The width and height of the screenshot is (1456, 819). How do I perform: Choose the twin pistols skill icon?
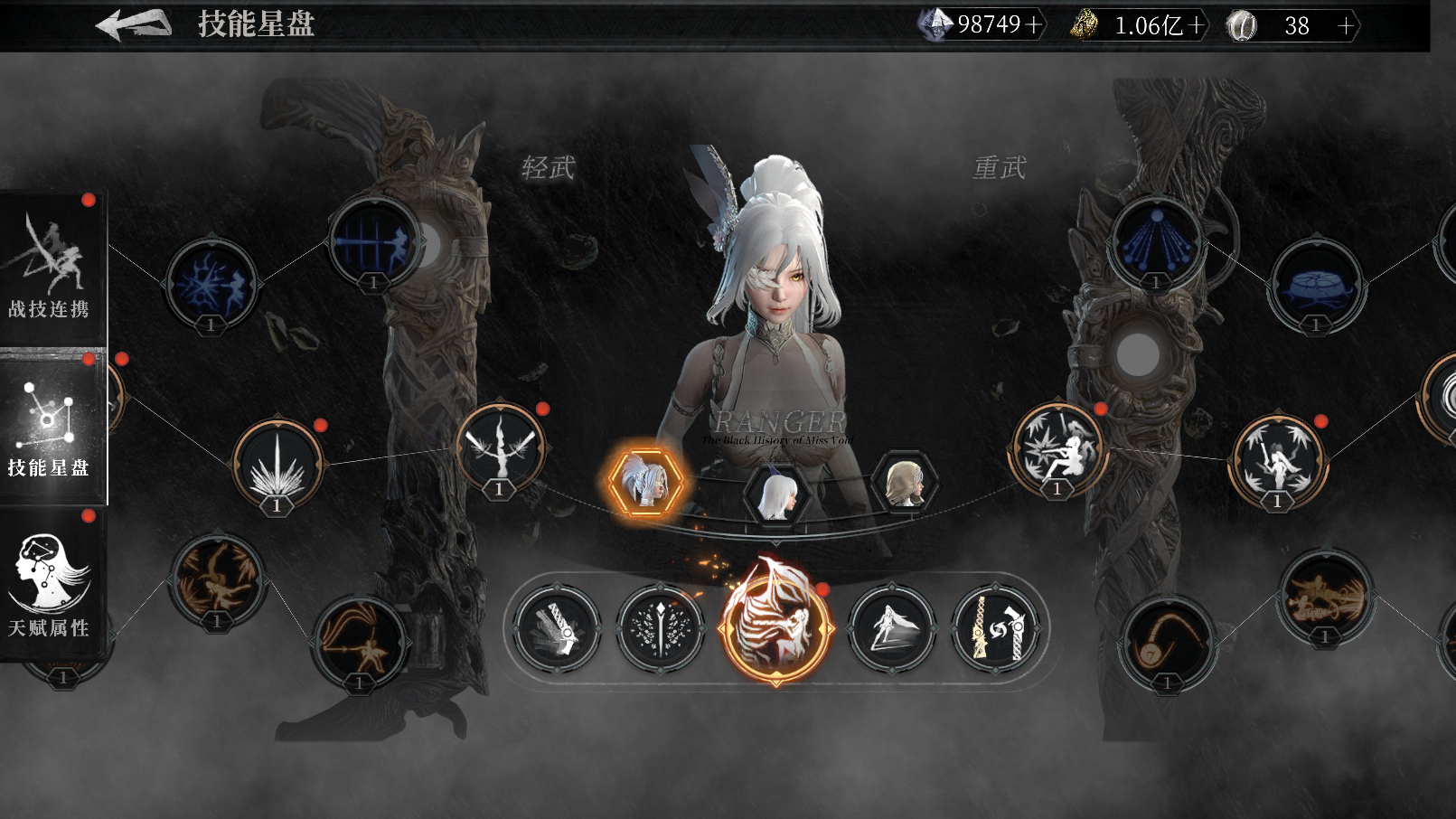995,627
